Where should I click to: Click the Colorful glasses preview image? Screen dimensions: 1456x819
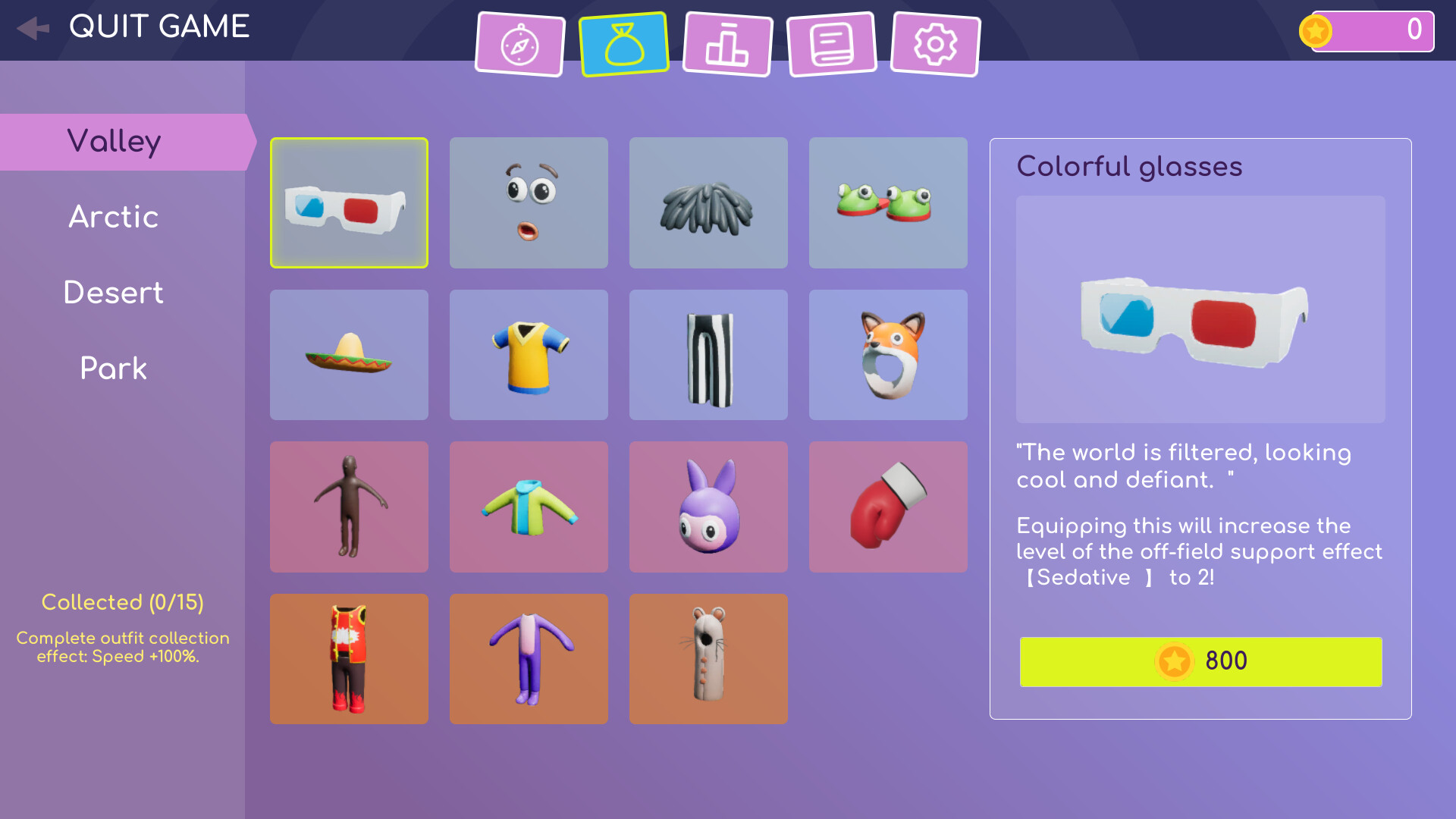(x=1199, y=311)
